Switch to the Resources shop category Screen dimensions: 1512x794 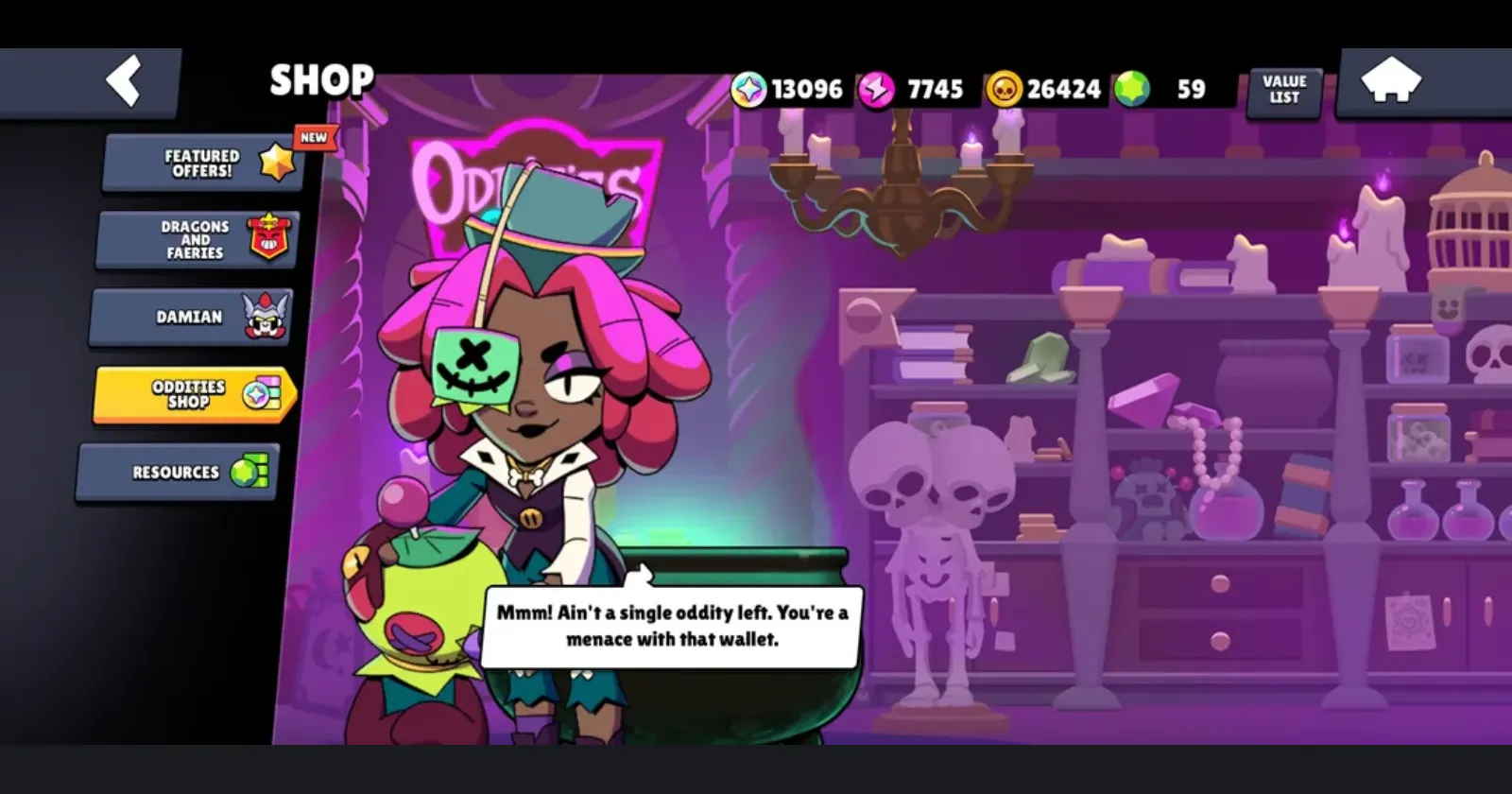tap(176, 471)
